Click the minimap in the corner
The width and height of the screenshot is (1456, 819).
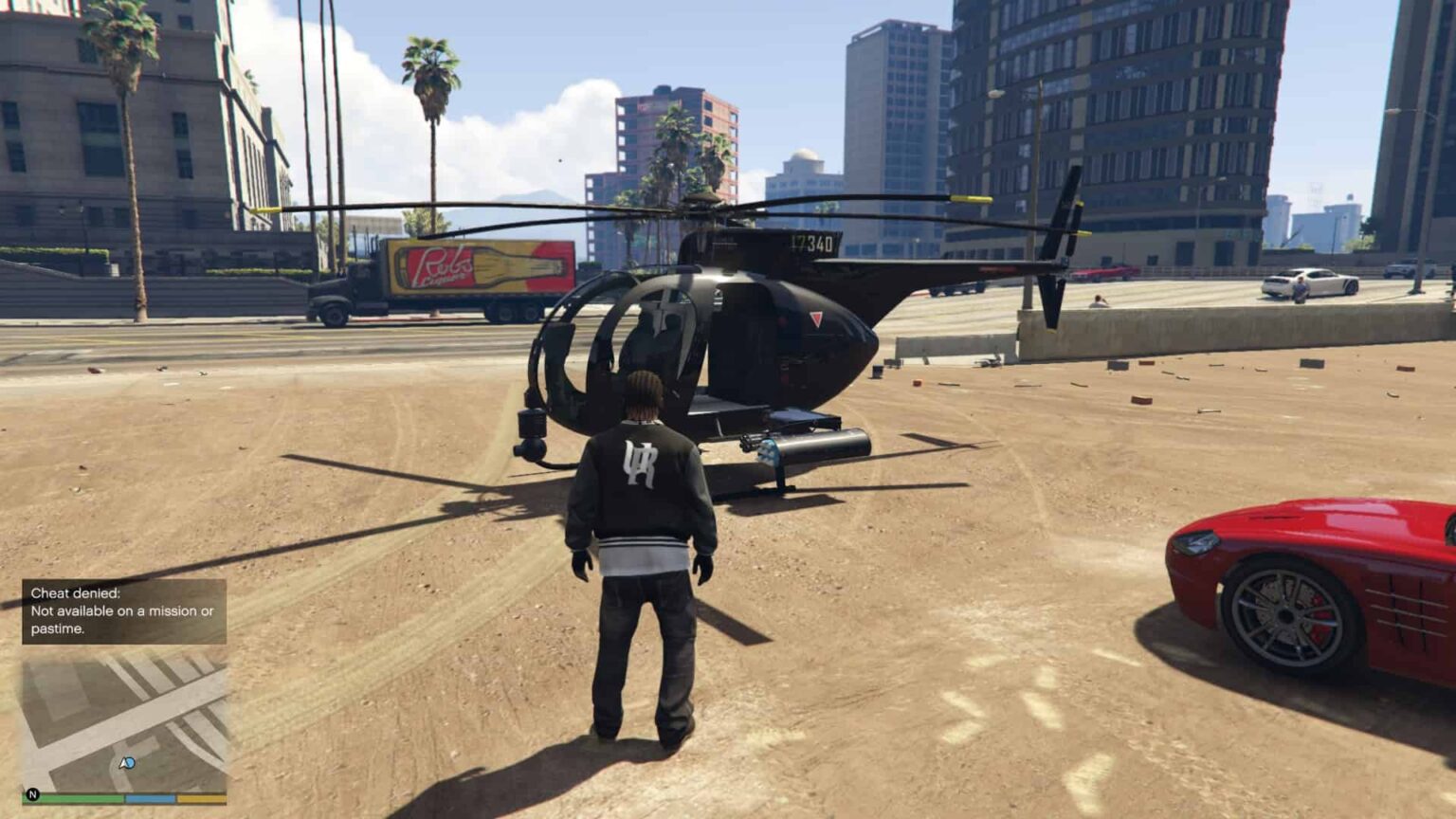point(124,720)
